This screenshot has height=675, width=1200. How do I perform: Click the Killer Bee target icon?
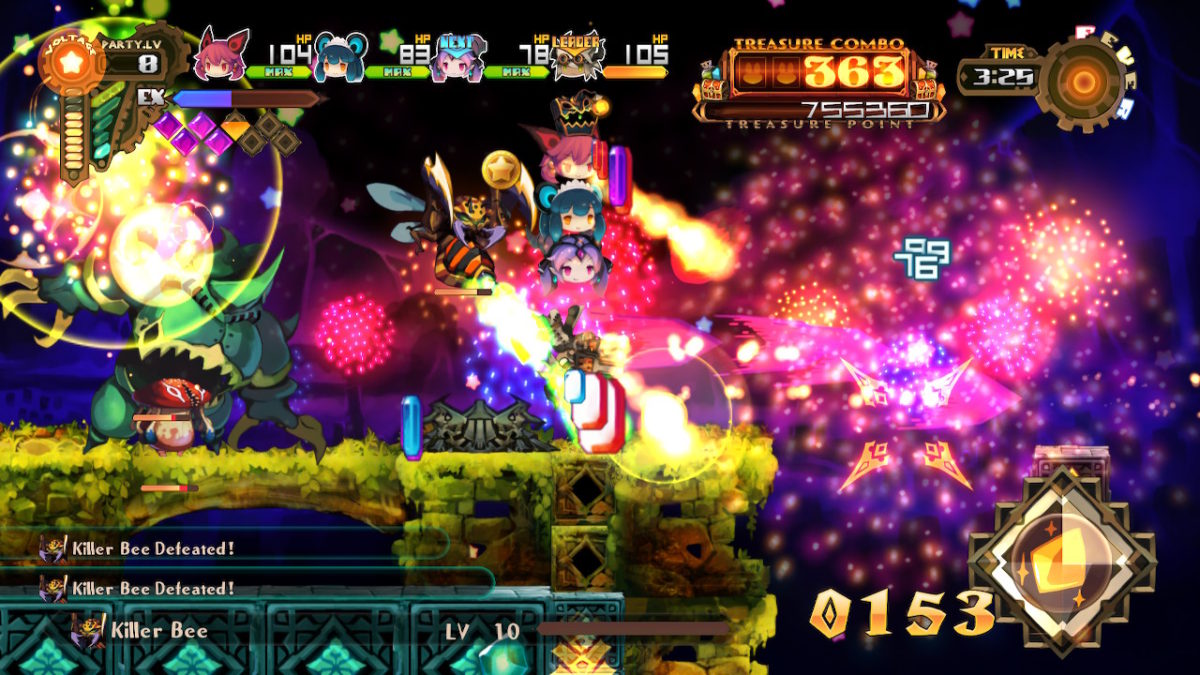87,631
